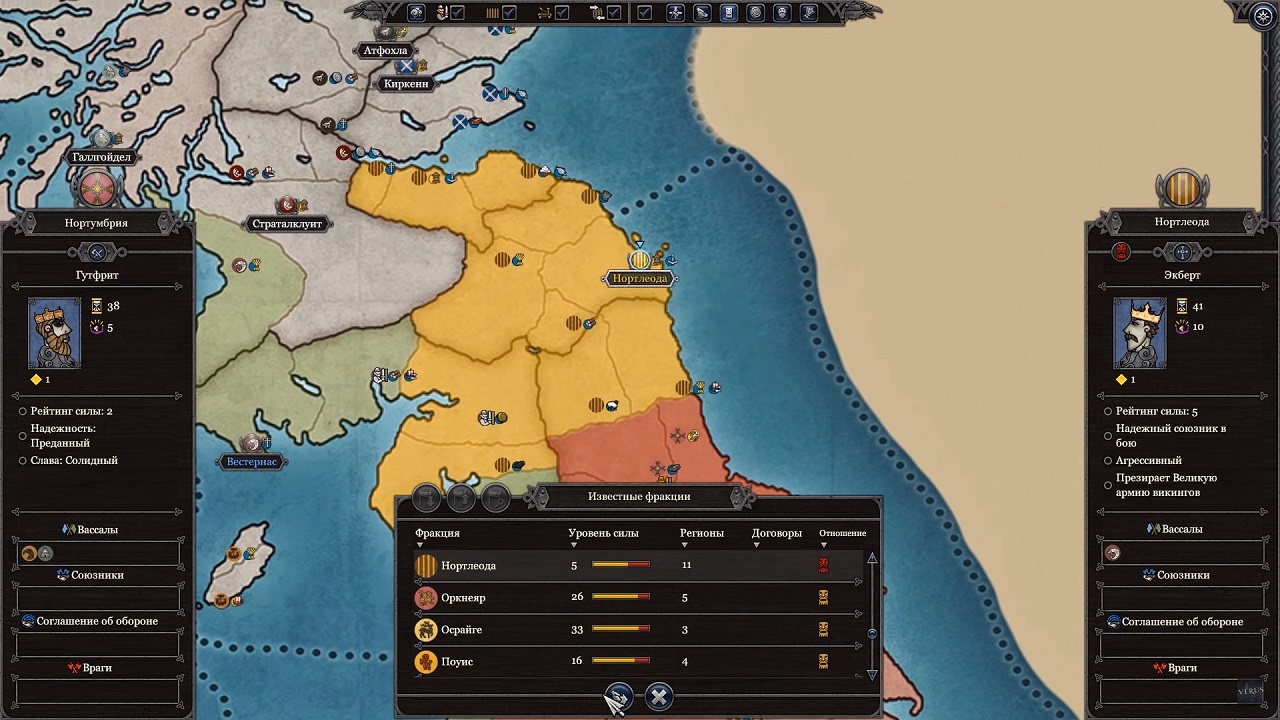1280x720 pixels.
Task: Close the Известные фракции panel with X
Action: click(x=658, y=696)
